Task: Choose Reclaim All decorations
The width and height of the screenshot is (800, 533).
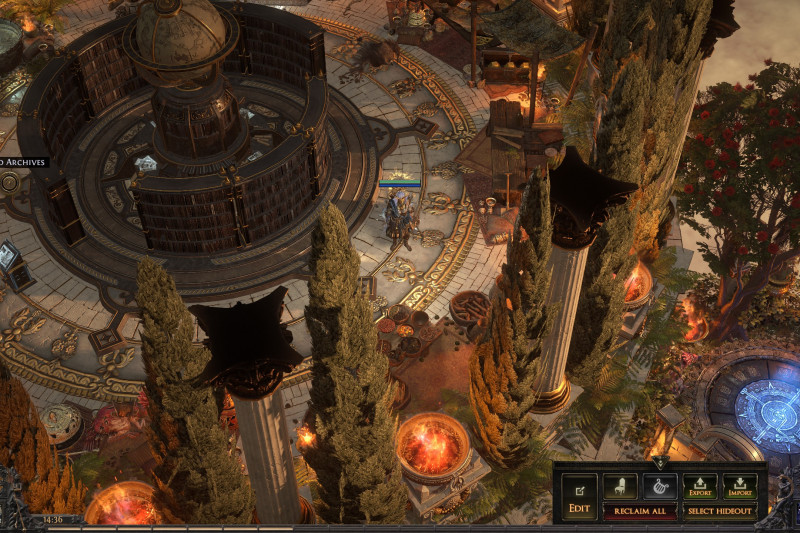Action: [639, 511]
